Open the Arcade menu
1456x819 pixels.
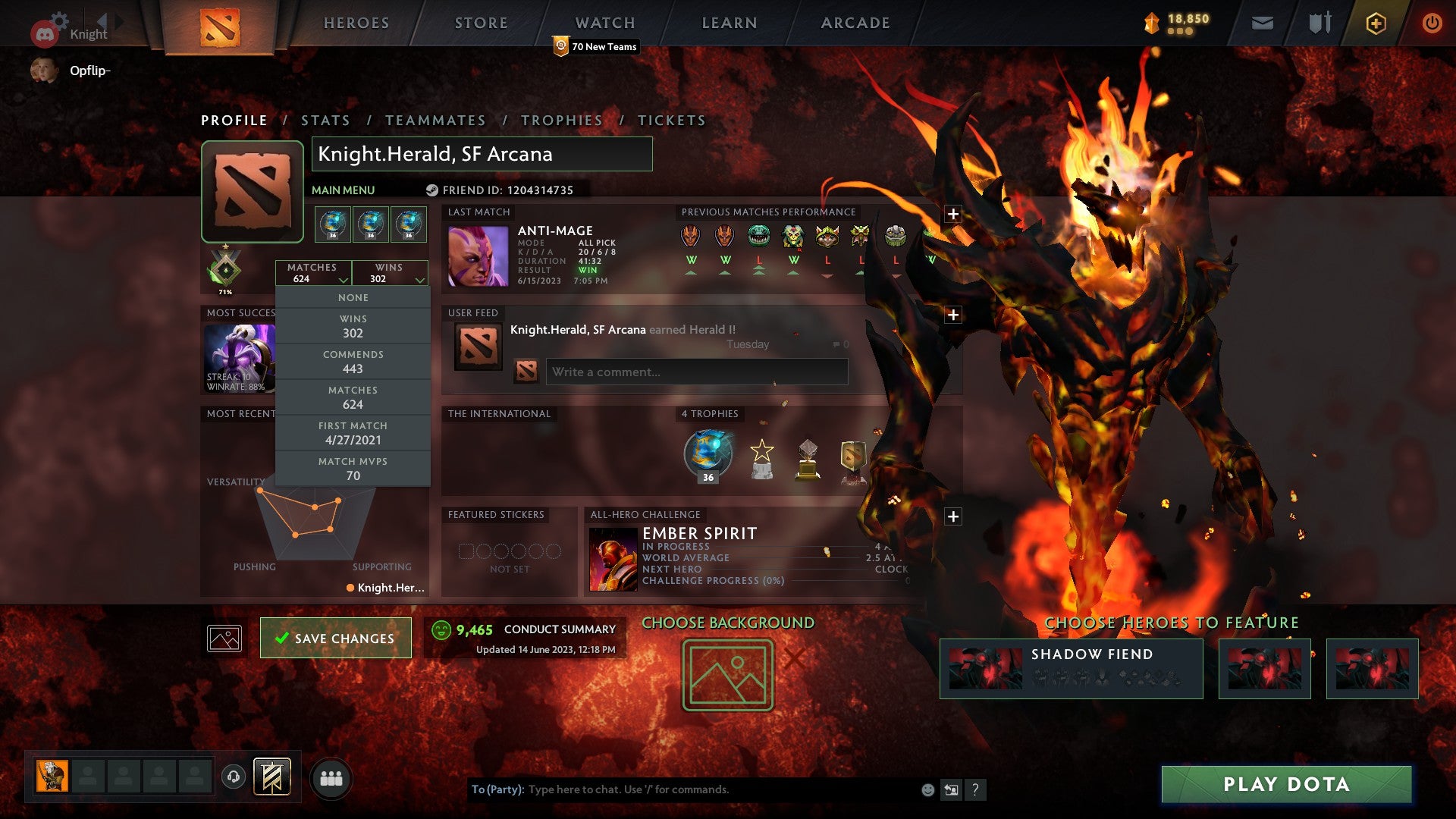click(855, 23)
